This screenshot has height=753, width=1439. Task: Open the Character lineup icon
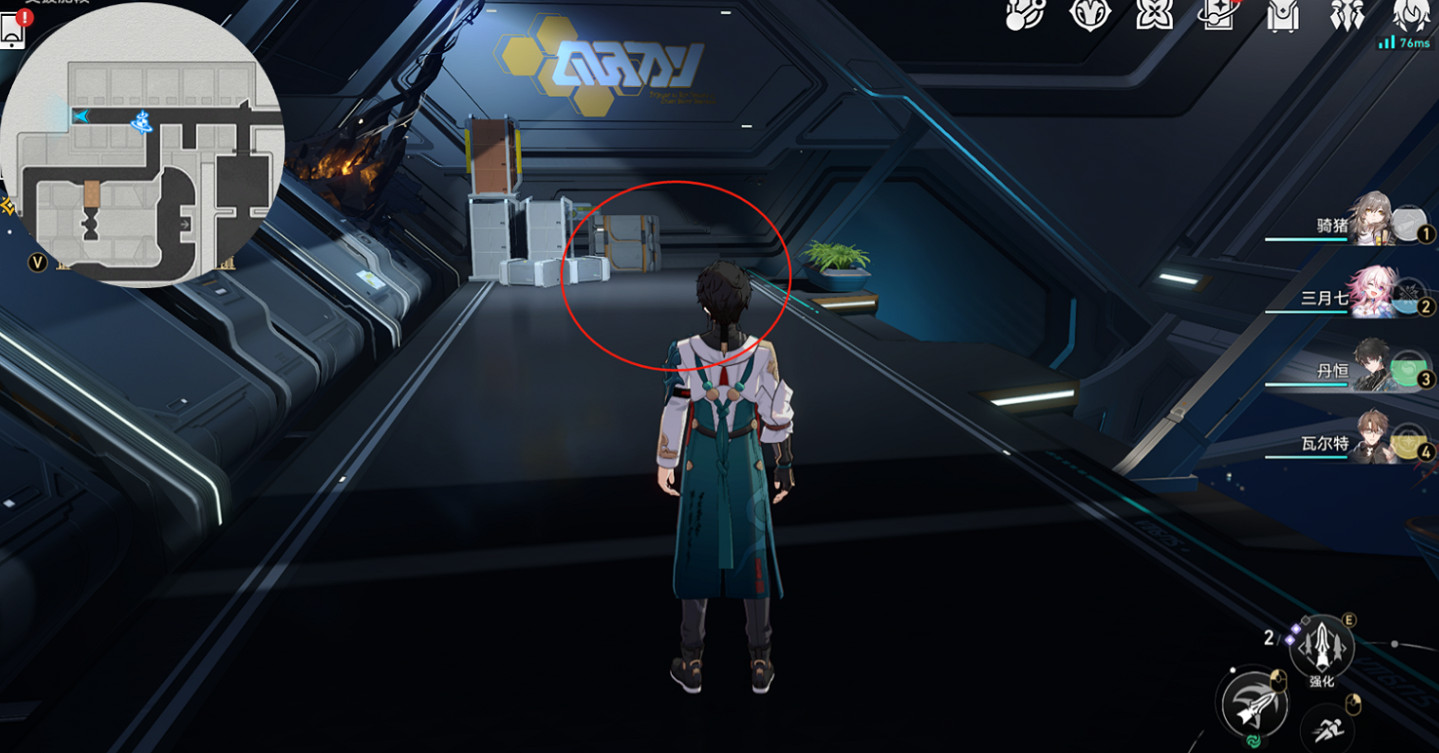[x=1350, y=15]
